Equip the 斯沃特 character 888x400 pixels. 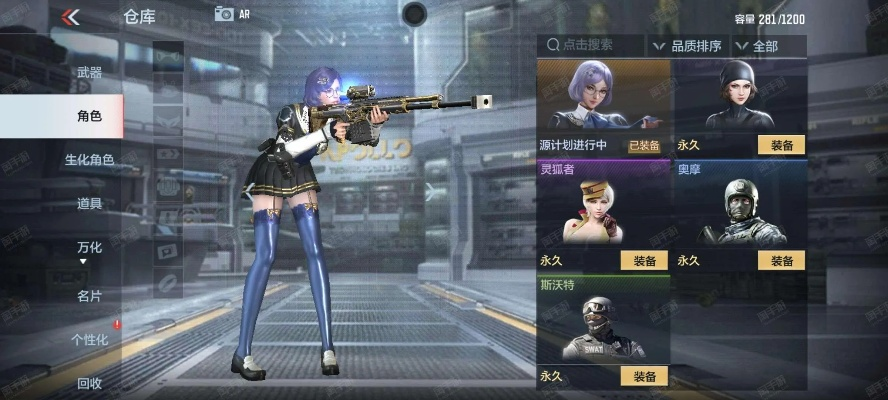coord(644,376)
